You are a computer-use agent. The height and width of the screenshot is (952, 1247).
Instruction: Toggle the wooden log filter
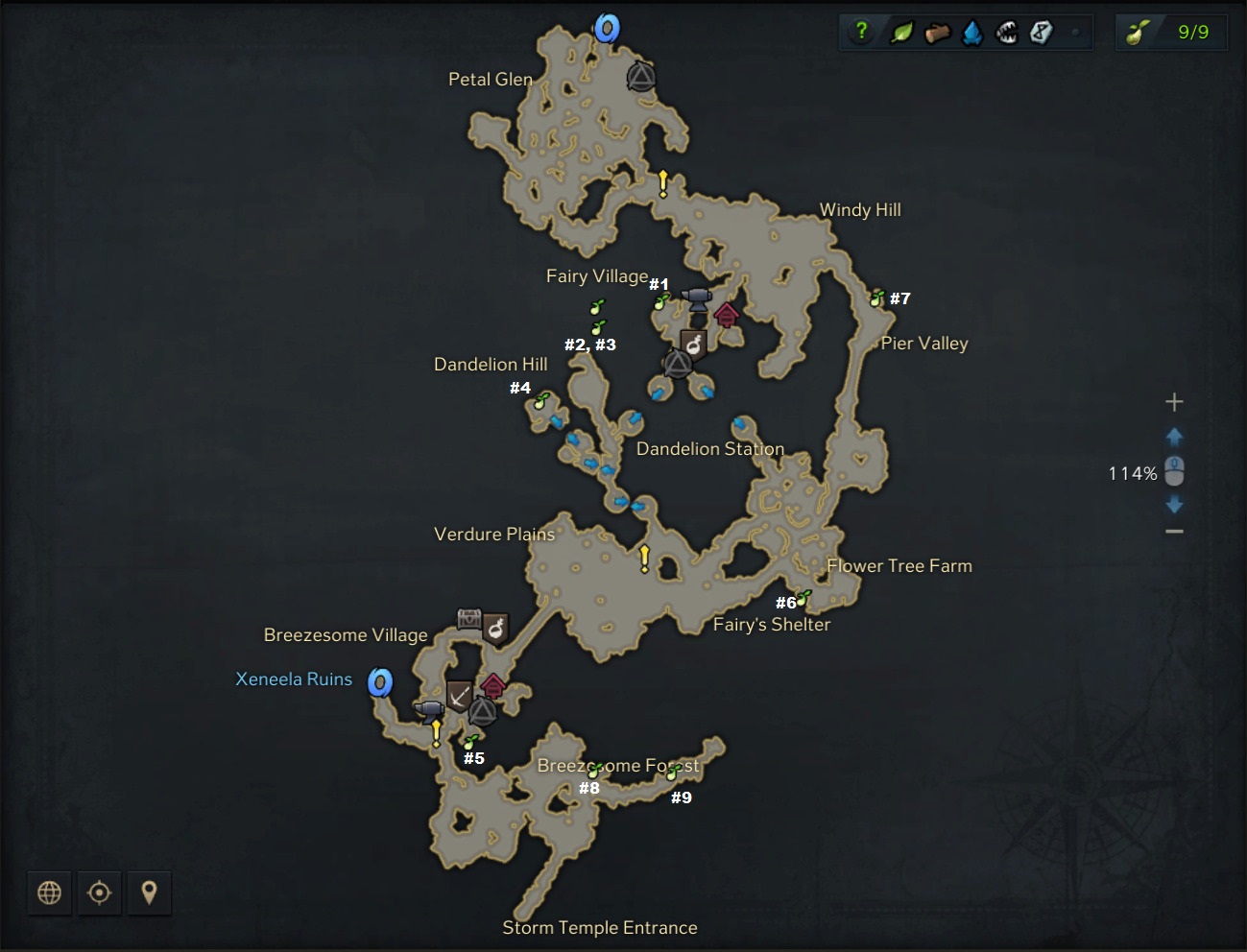937,34
